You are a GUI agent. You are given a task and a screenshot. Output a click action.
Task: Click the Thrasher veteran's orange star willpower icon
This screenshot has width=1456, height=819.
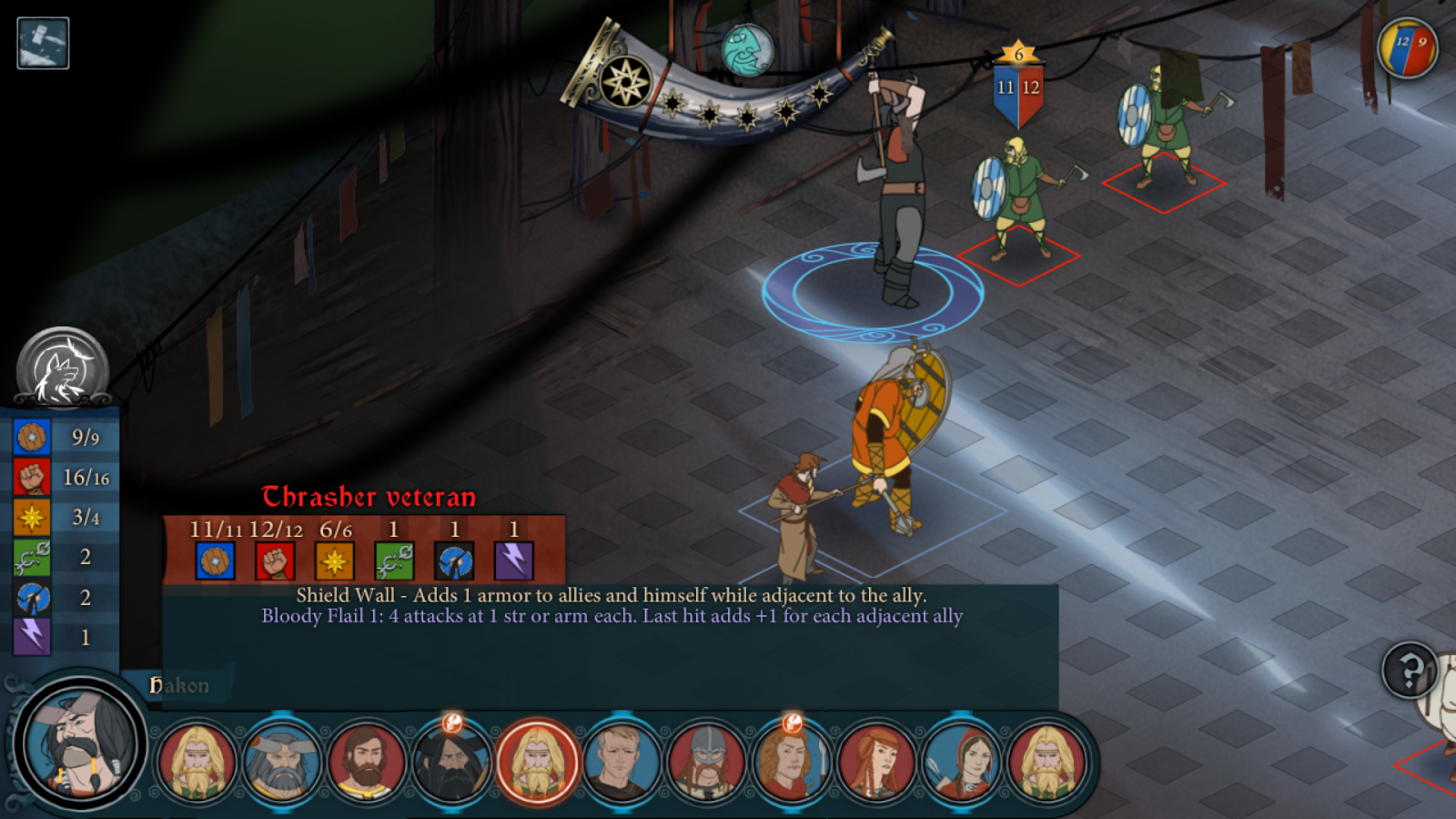click(334, 561)
